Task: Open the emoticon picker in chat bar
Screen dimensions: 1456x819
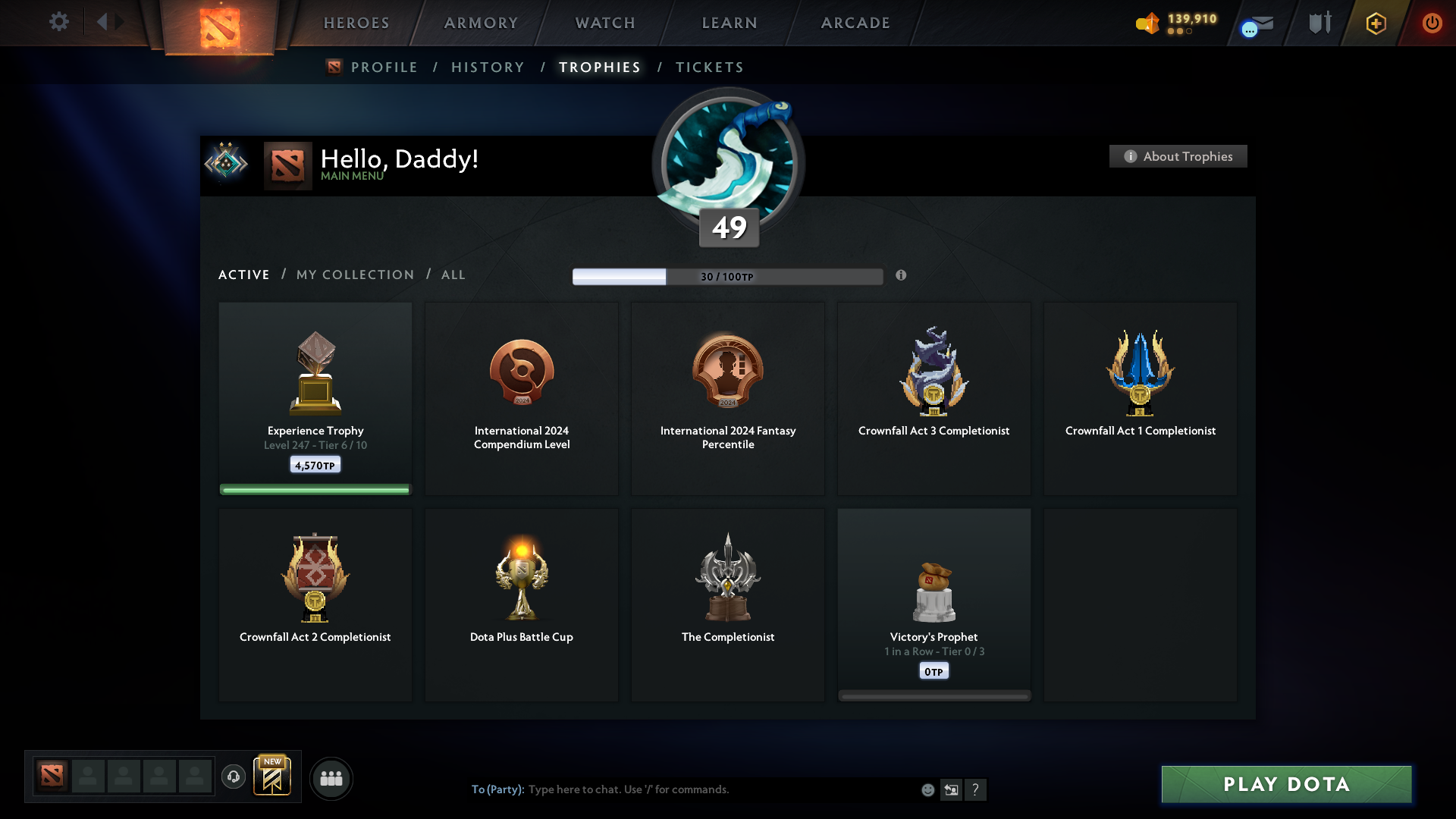Action: coord(928,789)
